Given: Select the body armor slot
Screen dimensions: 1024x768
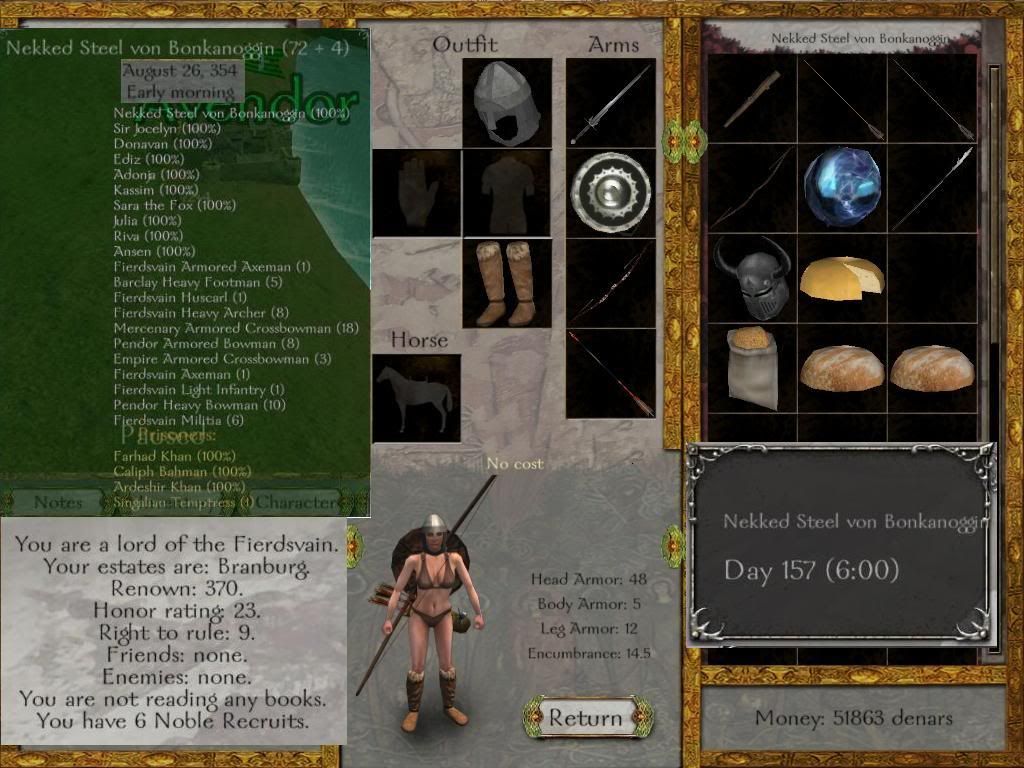Looking at the screenshot, I should click(507, 193).
